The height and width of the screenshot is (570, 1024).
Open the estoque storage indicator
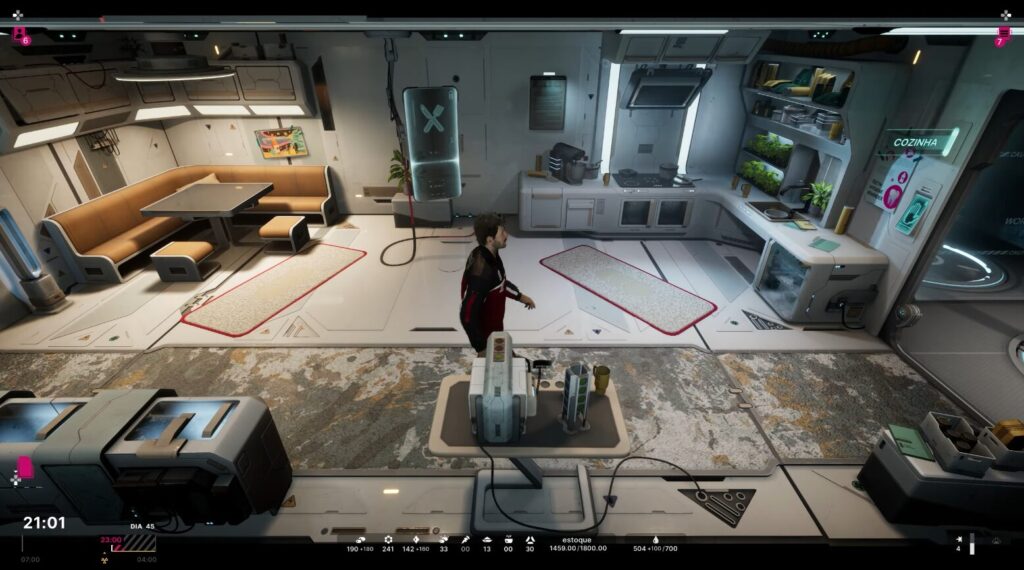pos(578,543)
